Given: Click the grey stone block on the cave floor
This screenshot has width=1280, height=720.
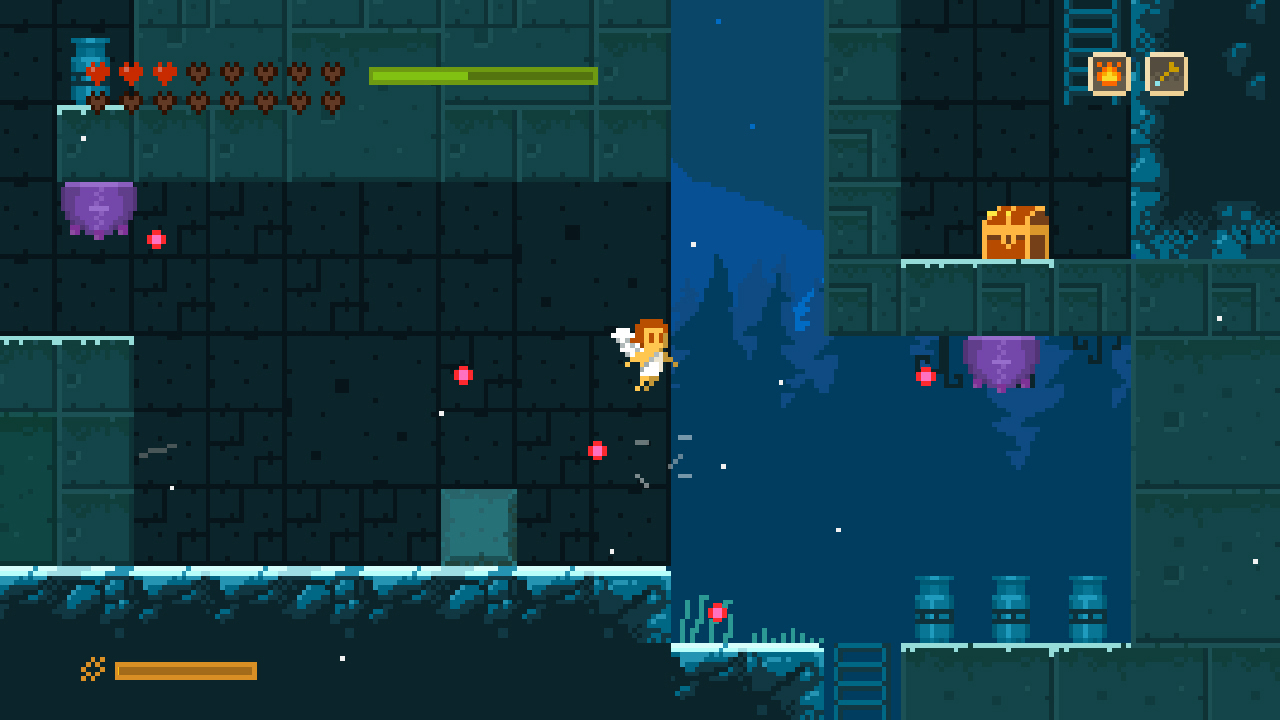Looking at the screenshot, I should tap(478, 525).
